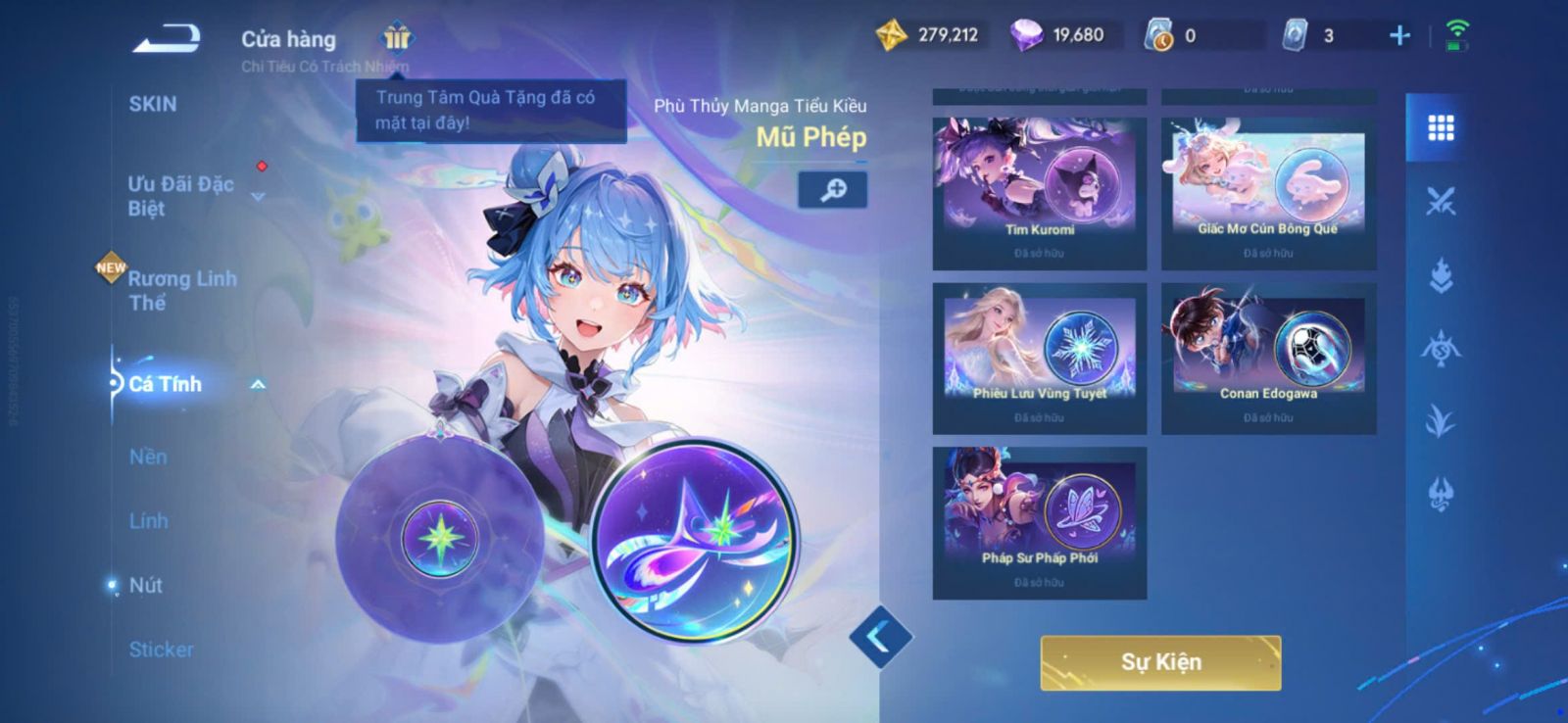Pick the Conan Edogawa item

click(1268, 358)
